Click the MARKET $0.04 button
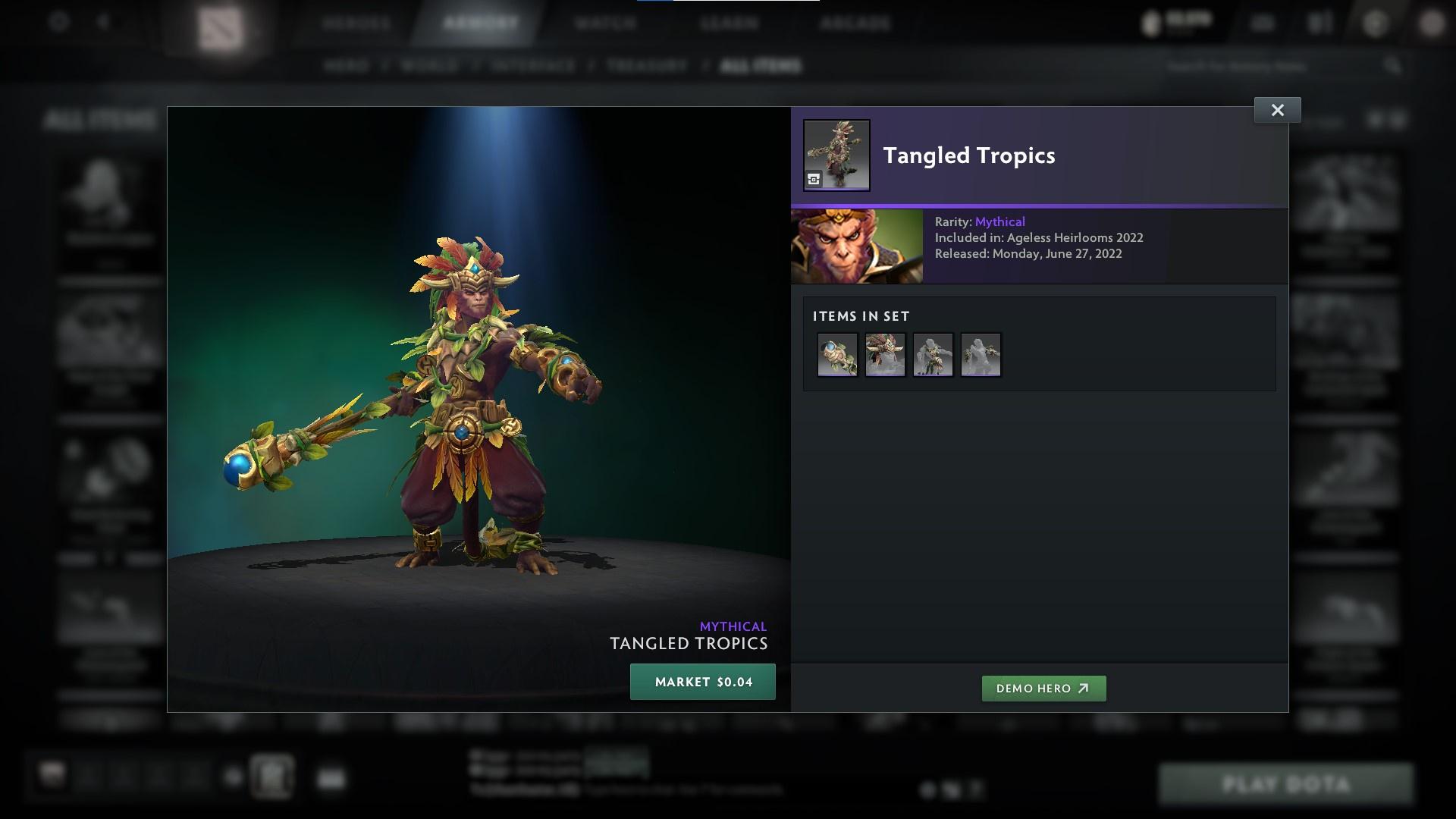 click(702, 682)
